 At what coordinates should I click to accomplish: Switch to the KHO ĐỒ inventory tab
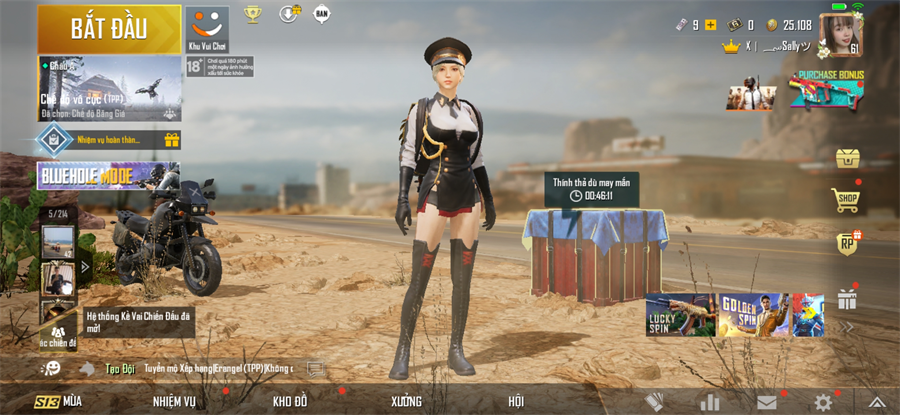coord(290,402)
